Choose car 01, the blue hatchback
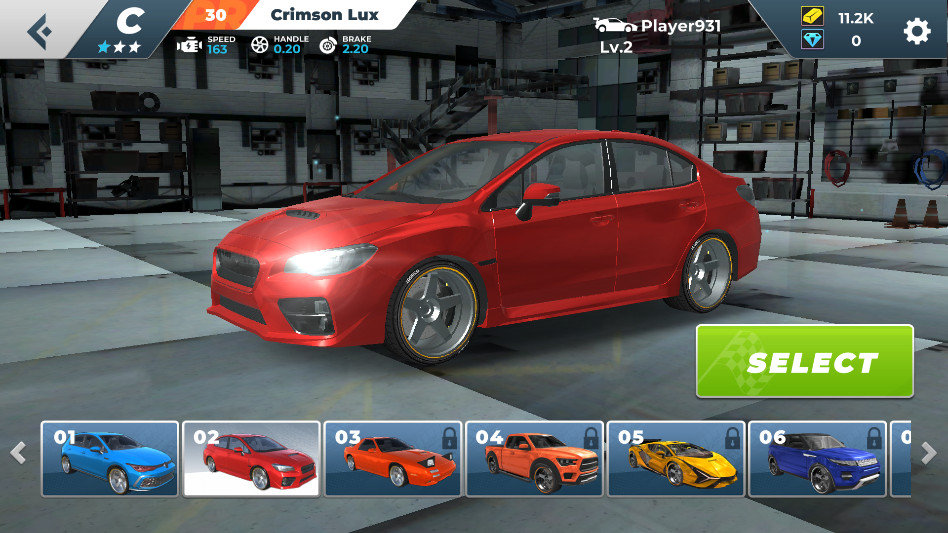Image resolution: width=948 pixels, height=533 pixels. pyautogui.click(x=109, y=459)
